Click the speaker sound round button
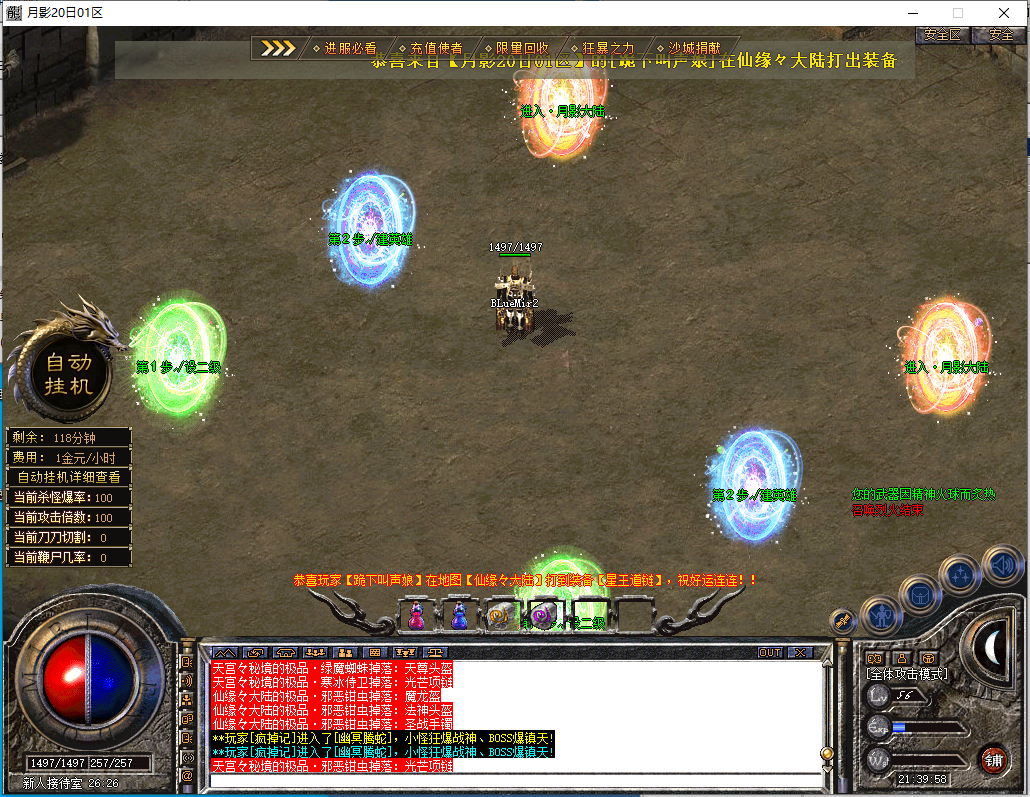The width and height of the screenshot is (1030, 797). click(x=1002, y=565)
